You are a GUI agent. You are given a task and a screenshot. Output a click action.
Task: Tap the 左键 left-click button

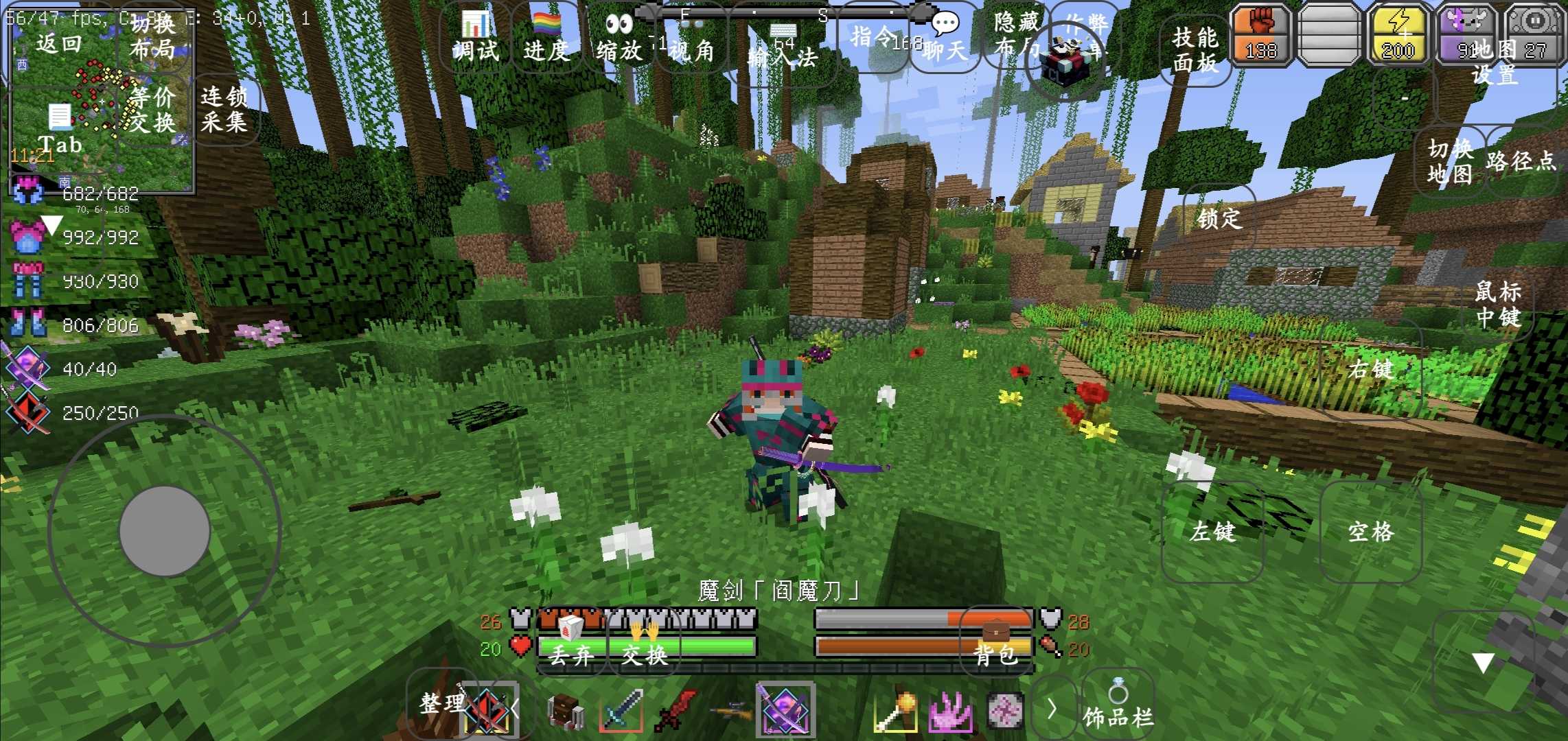1212,532
